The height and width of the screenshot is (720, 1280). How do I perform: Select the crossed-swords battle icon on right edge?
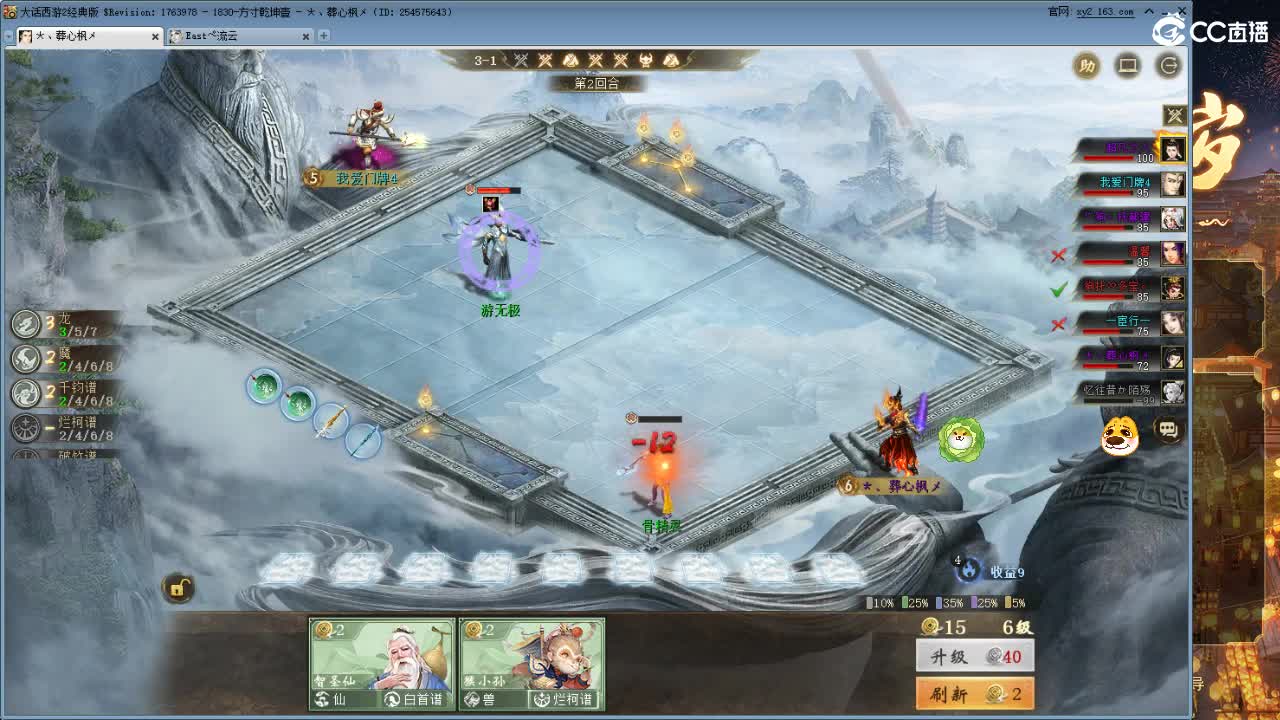click(1175, 113)
